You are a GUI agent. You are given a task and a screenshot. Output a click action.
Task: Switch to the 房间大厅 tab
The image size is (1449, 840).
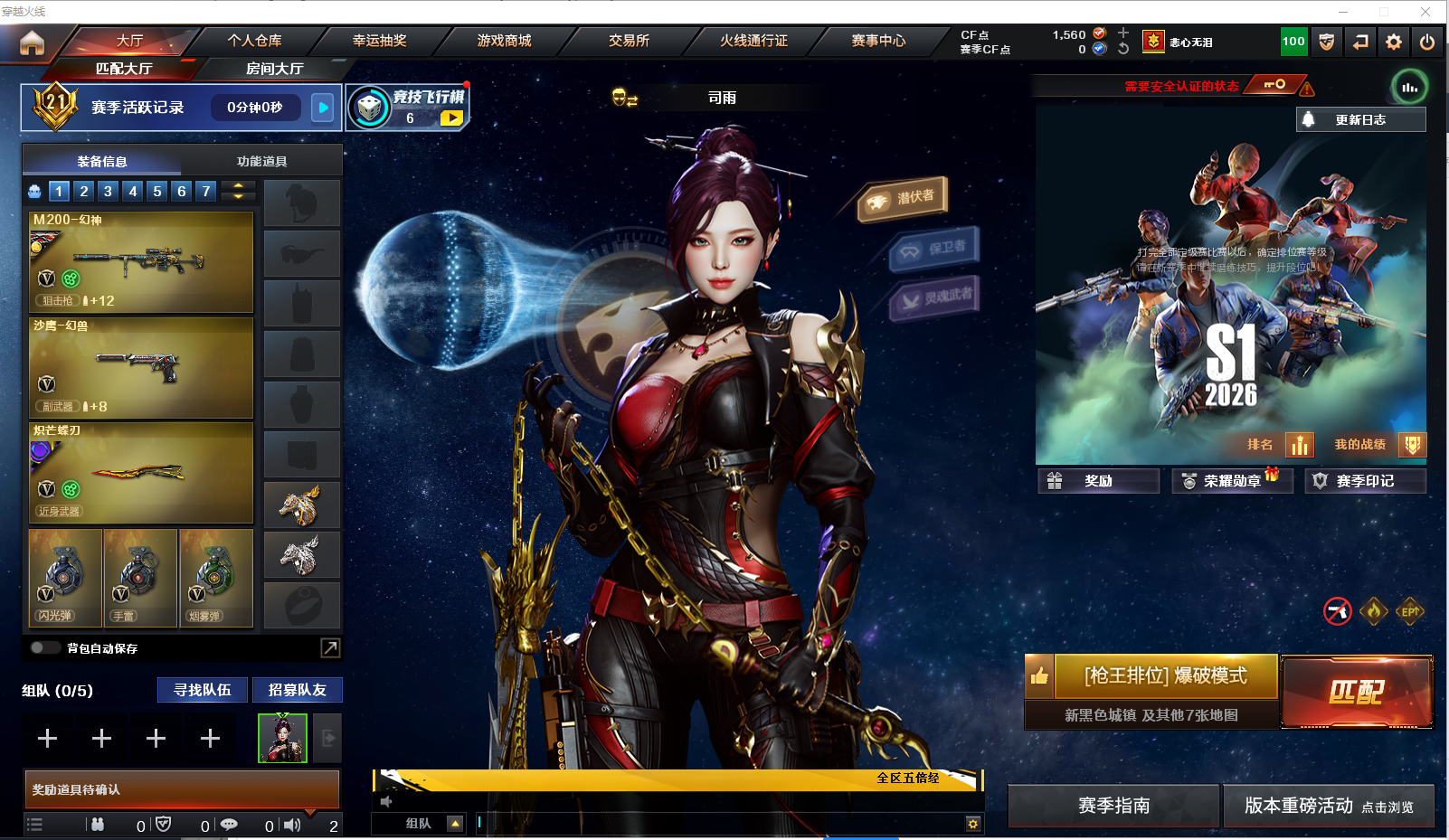(x=274, y=69)
